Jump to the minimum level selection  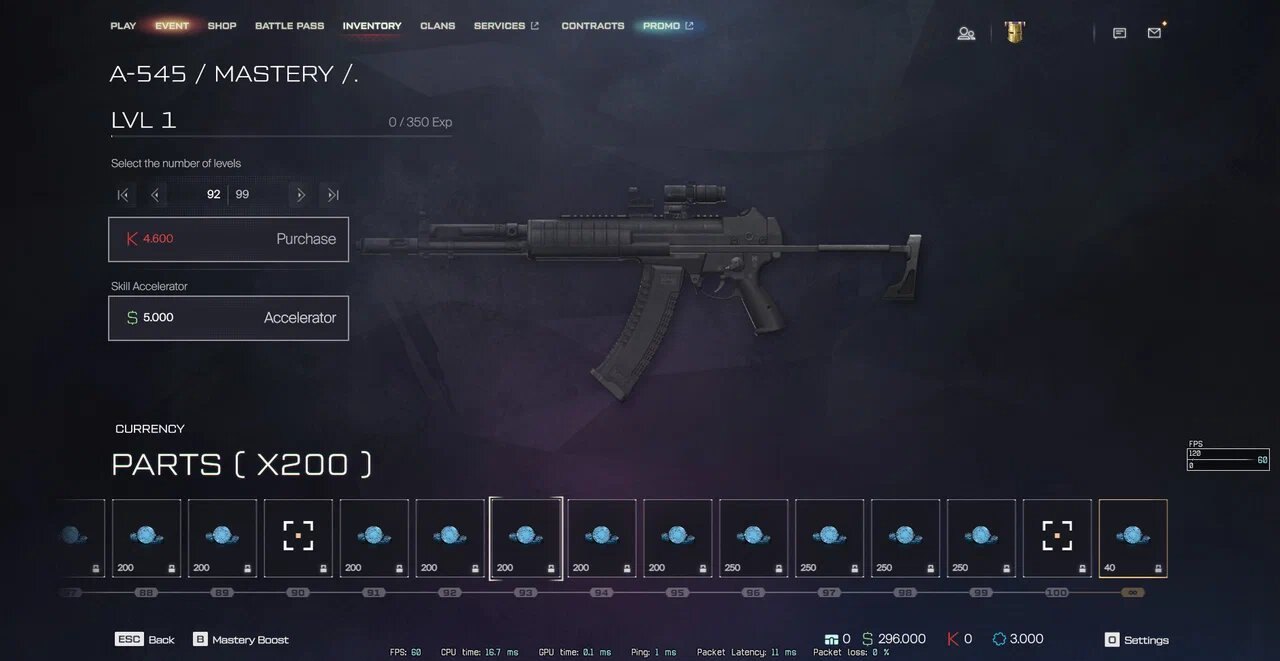click(123, 195)
